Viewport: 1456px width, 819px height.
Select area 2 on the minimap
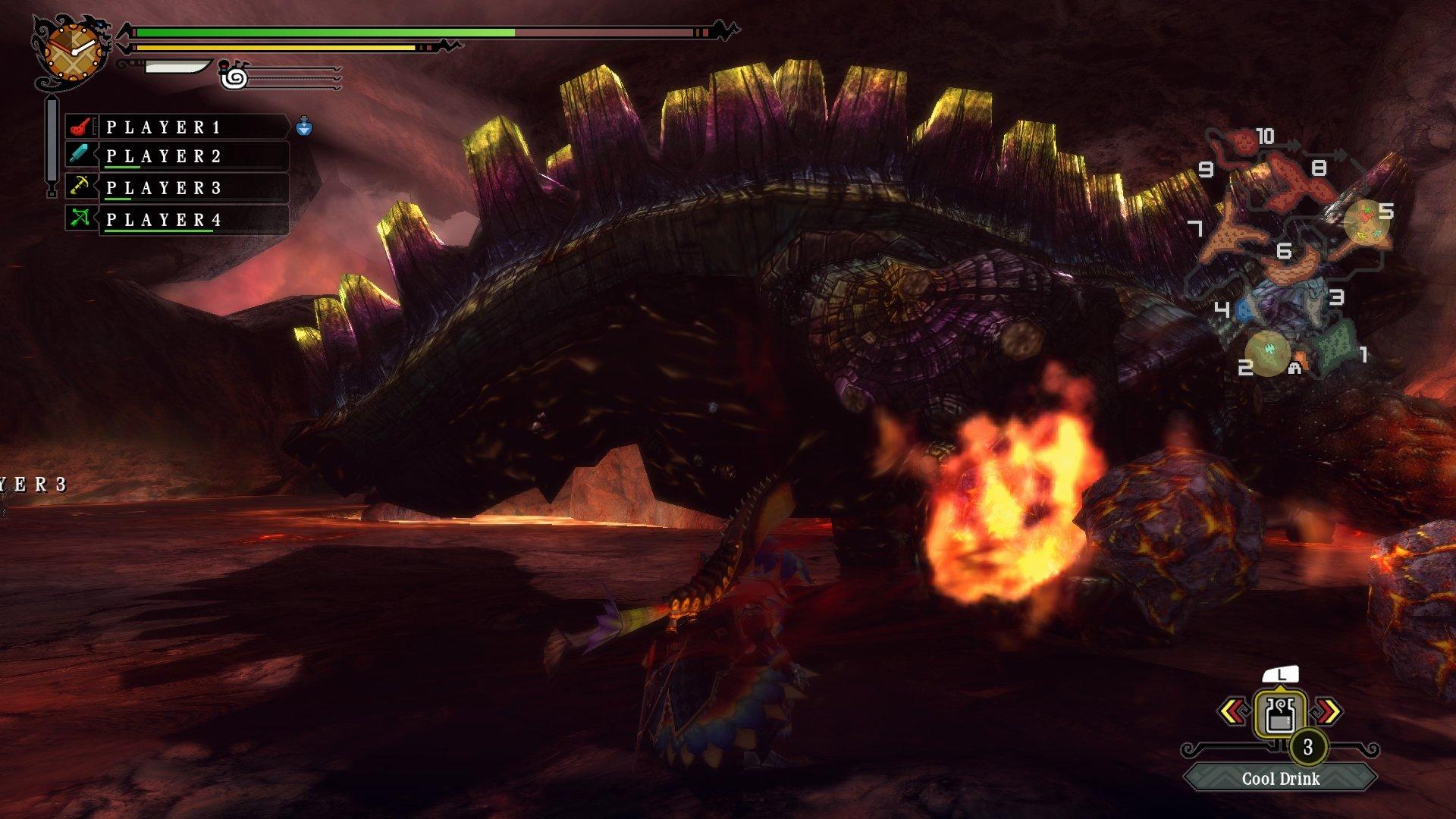(1266, 353)
